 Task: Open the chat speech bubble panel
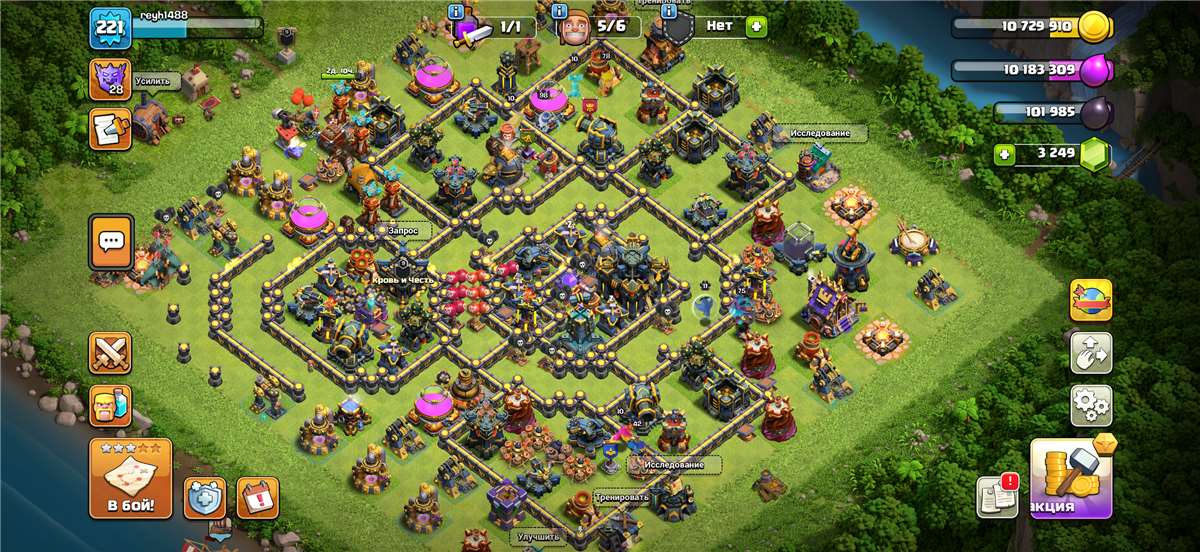tap(110, 243)
